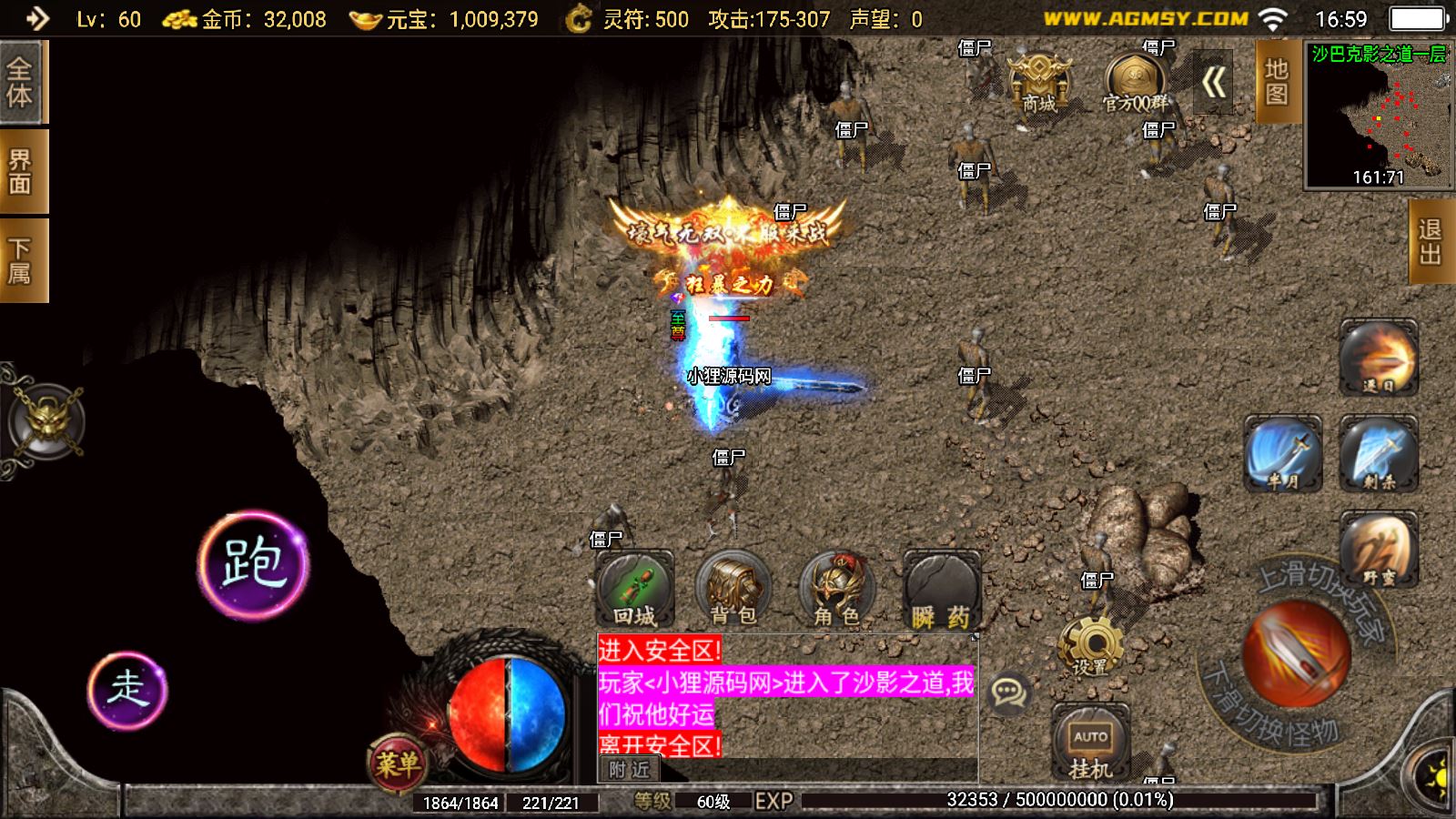Cast the 半月 half-moon skill

(x=1283, y=454)
